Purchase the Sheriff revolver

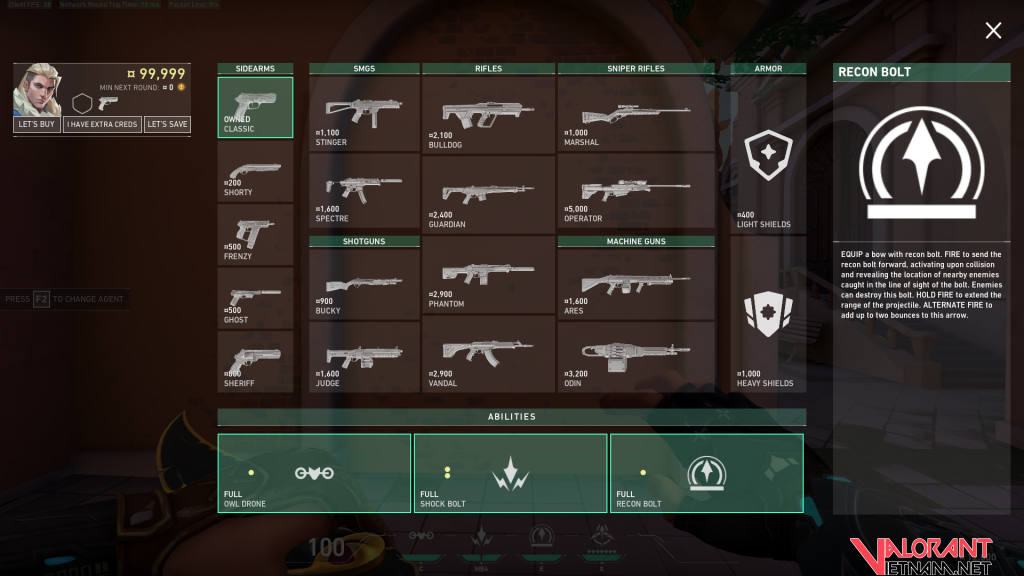pos(255,362)
